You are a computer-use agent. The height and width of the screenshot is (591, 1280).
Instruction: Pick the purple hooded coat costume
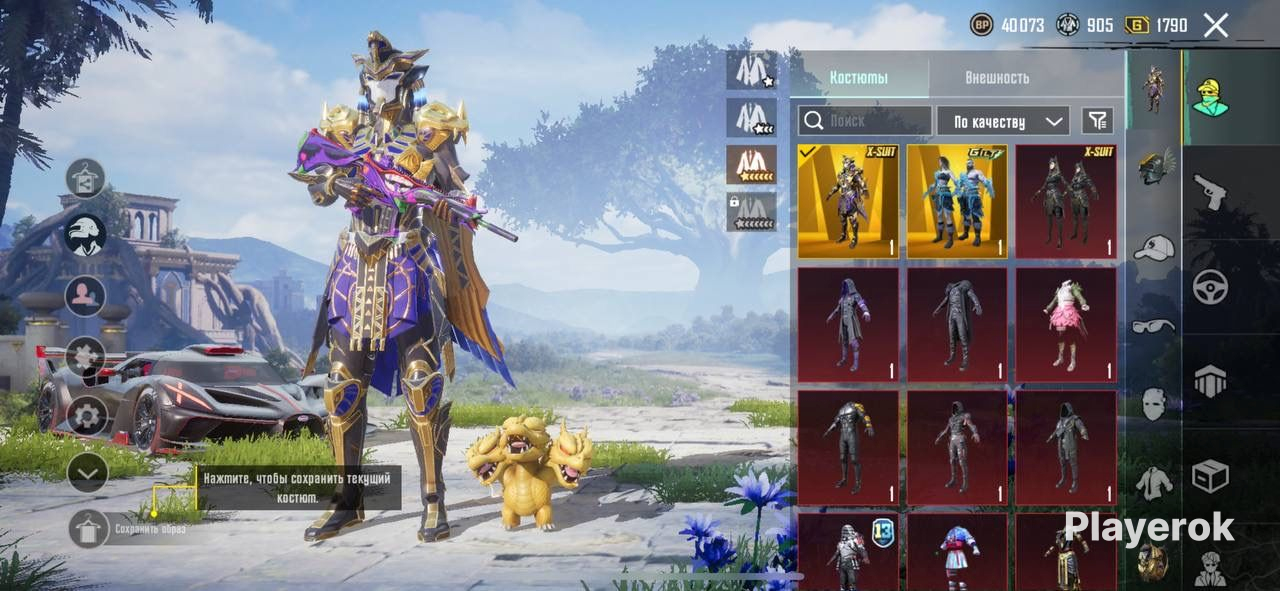(x=848, y=324)
